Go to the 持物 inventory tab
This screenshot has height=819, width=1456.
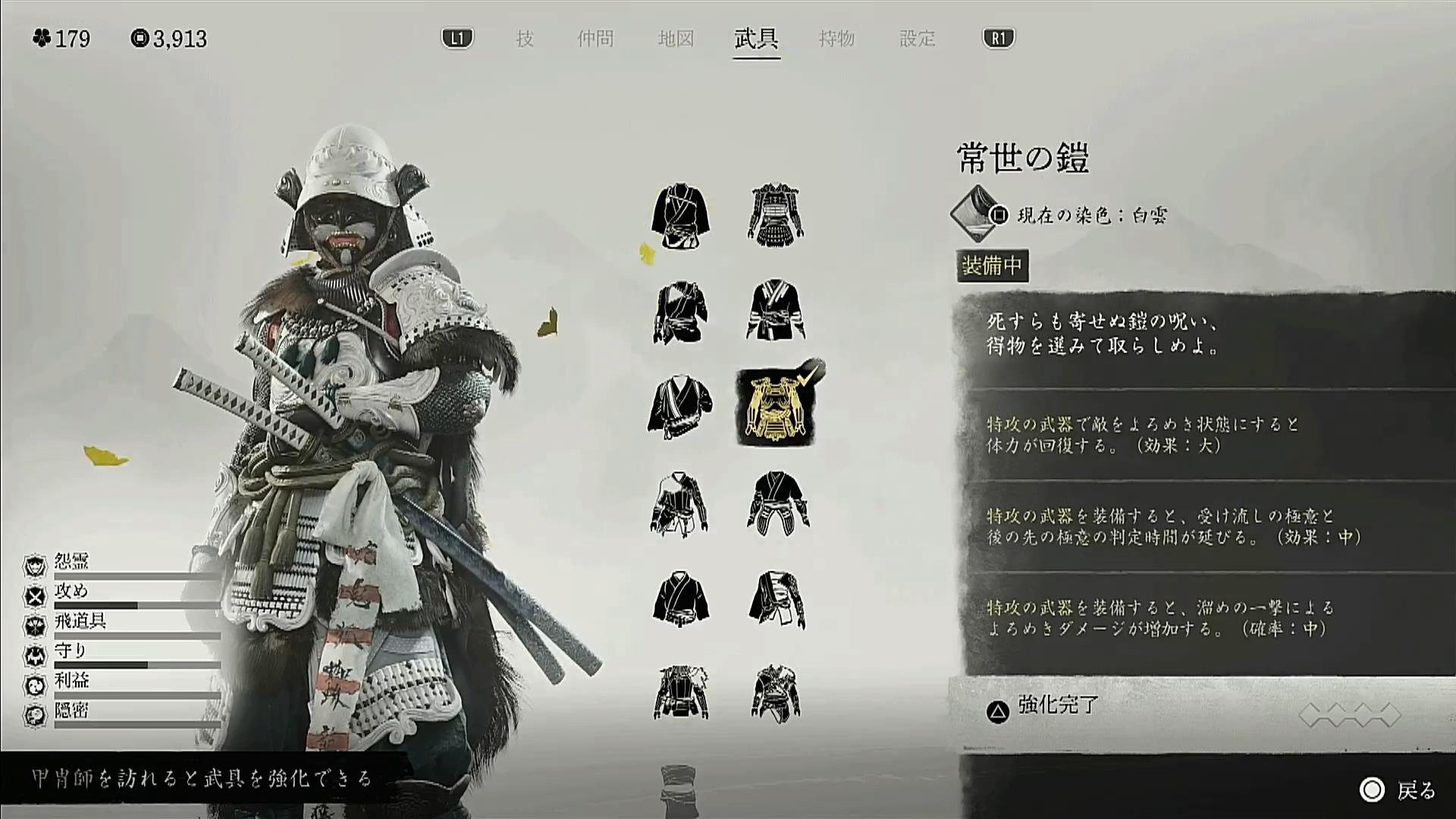[836, 39]
